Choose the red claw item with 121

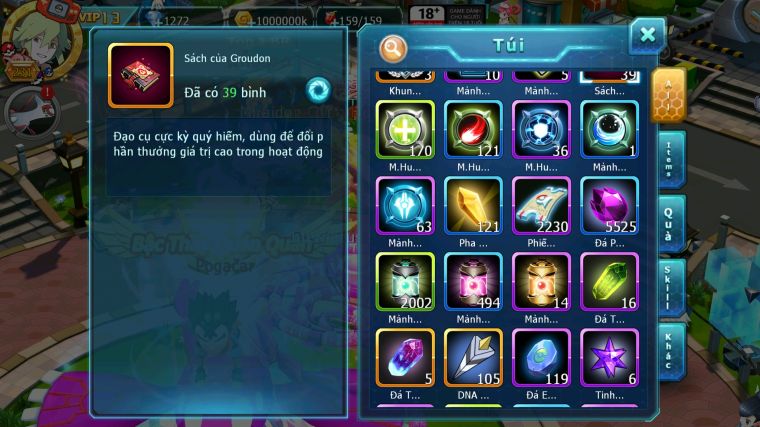click(x=473, y=130)
